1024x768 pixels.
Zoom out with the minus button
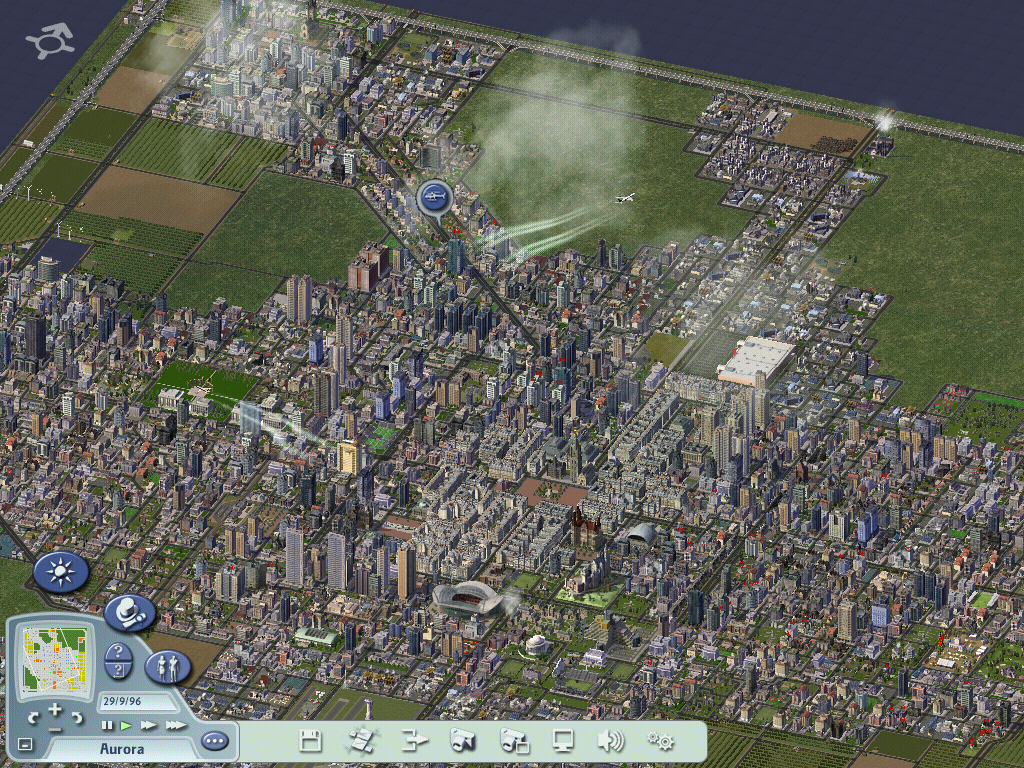pyautogui.click(x=55, y=729)
